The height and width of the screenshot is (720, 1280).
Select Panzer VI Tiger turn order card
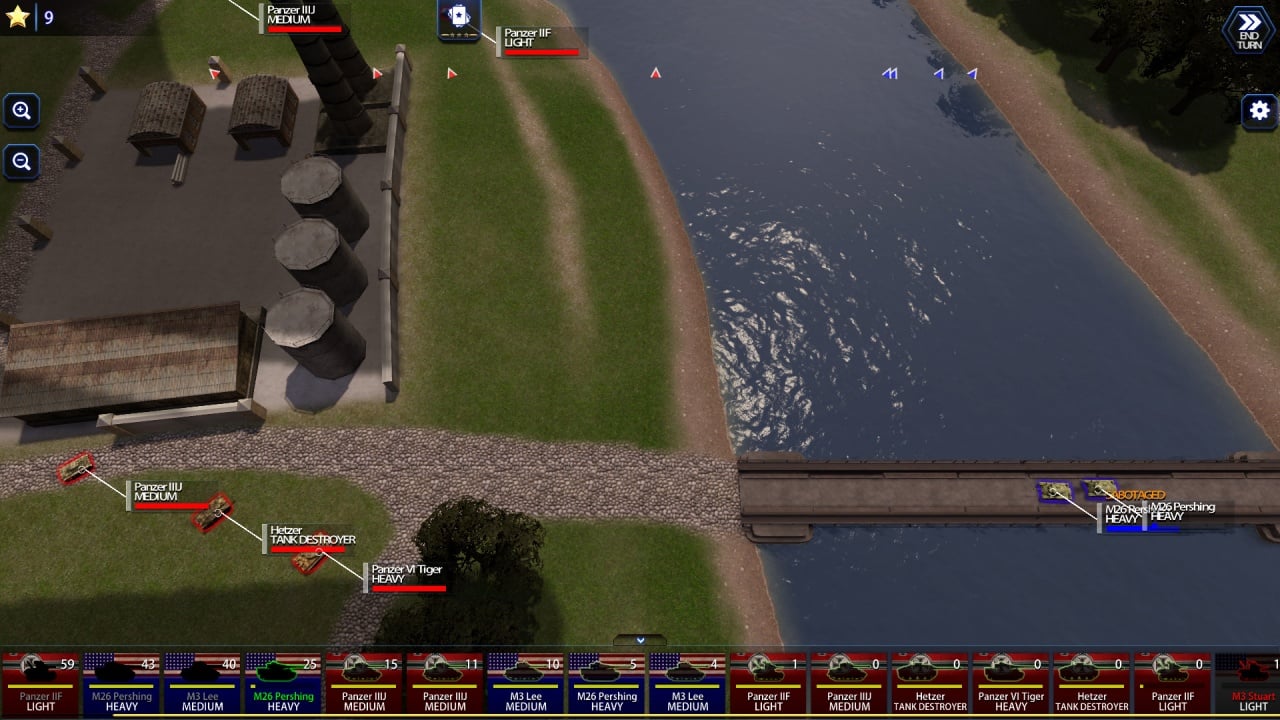1011,684
